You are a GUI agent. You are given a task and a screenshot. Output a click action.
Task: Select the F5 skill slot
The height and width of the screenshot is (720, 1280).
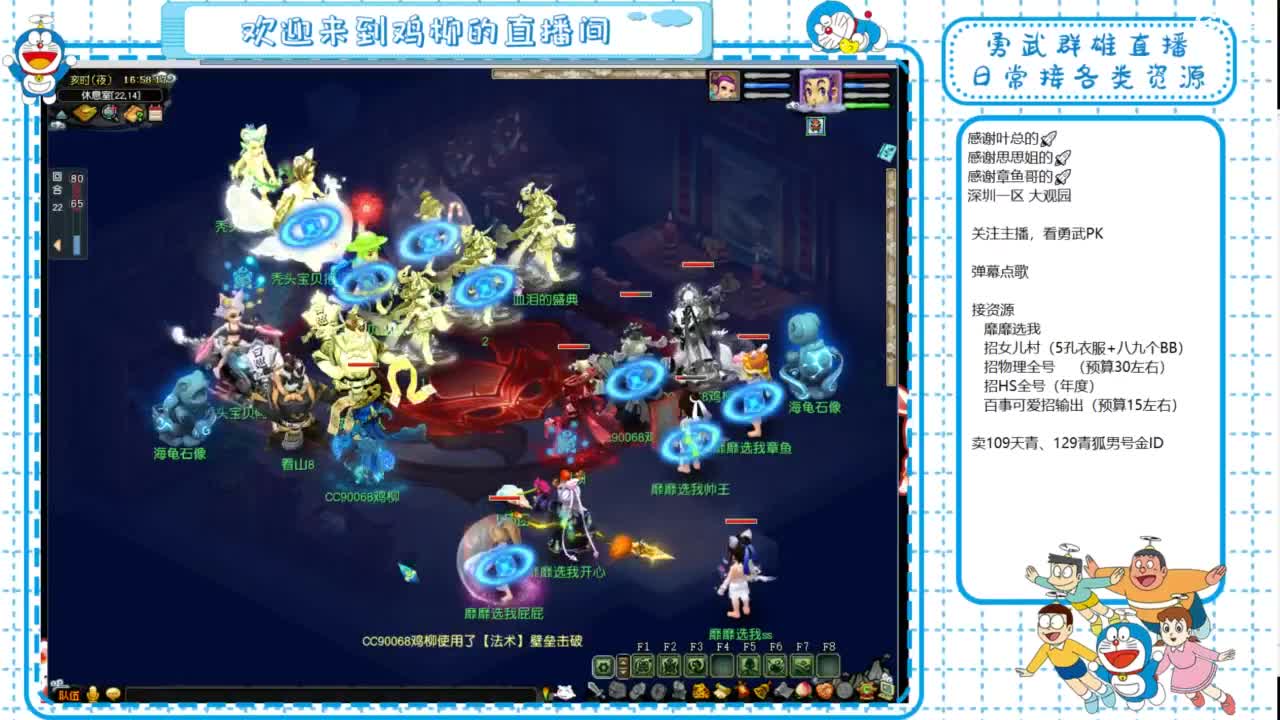coord(747,665)
